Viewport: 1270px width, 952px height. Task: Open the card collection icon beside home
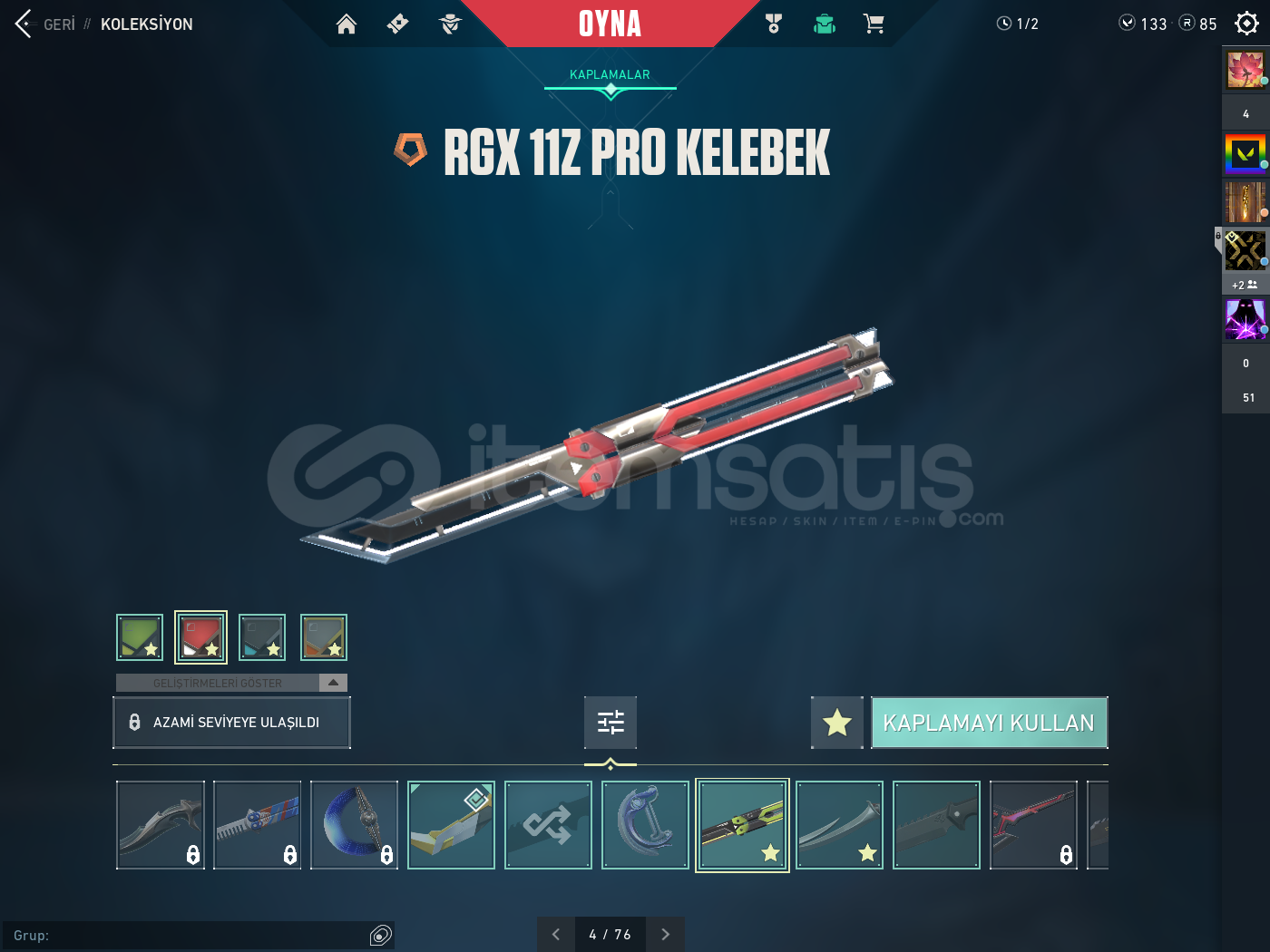397,24
